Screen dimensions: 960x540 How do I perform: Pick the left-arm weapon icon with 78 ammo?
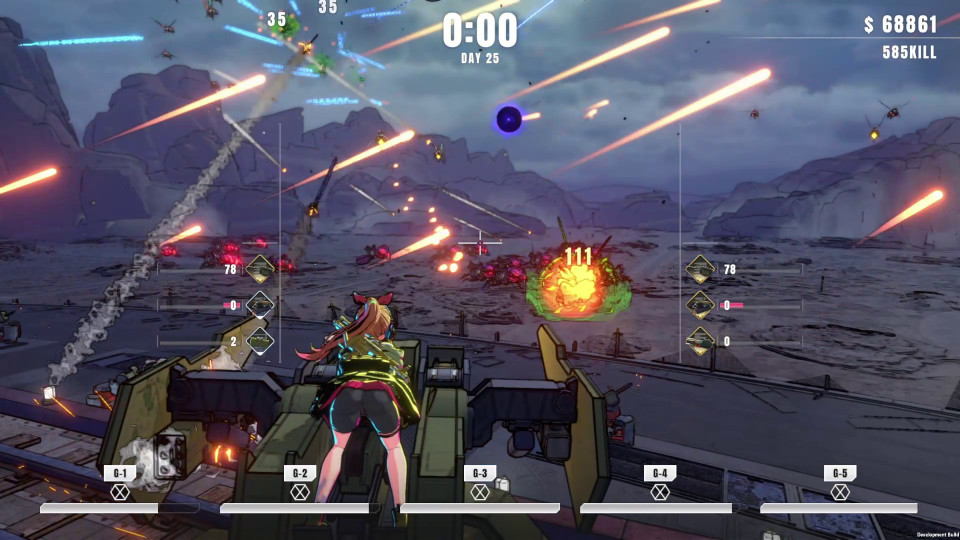[x=260, y=269]
